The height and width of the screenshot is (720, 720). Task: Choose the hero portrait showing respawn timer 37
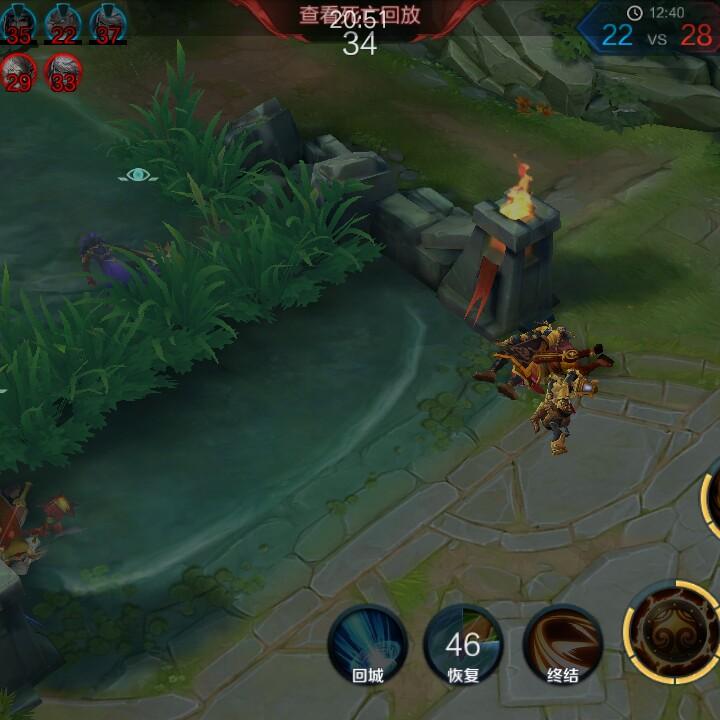[108, 23]
